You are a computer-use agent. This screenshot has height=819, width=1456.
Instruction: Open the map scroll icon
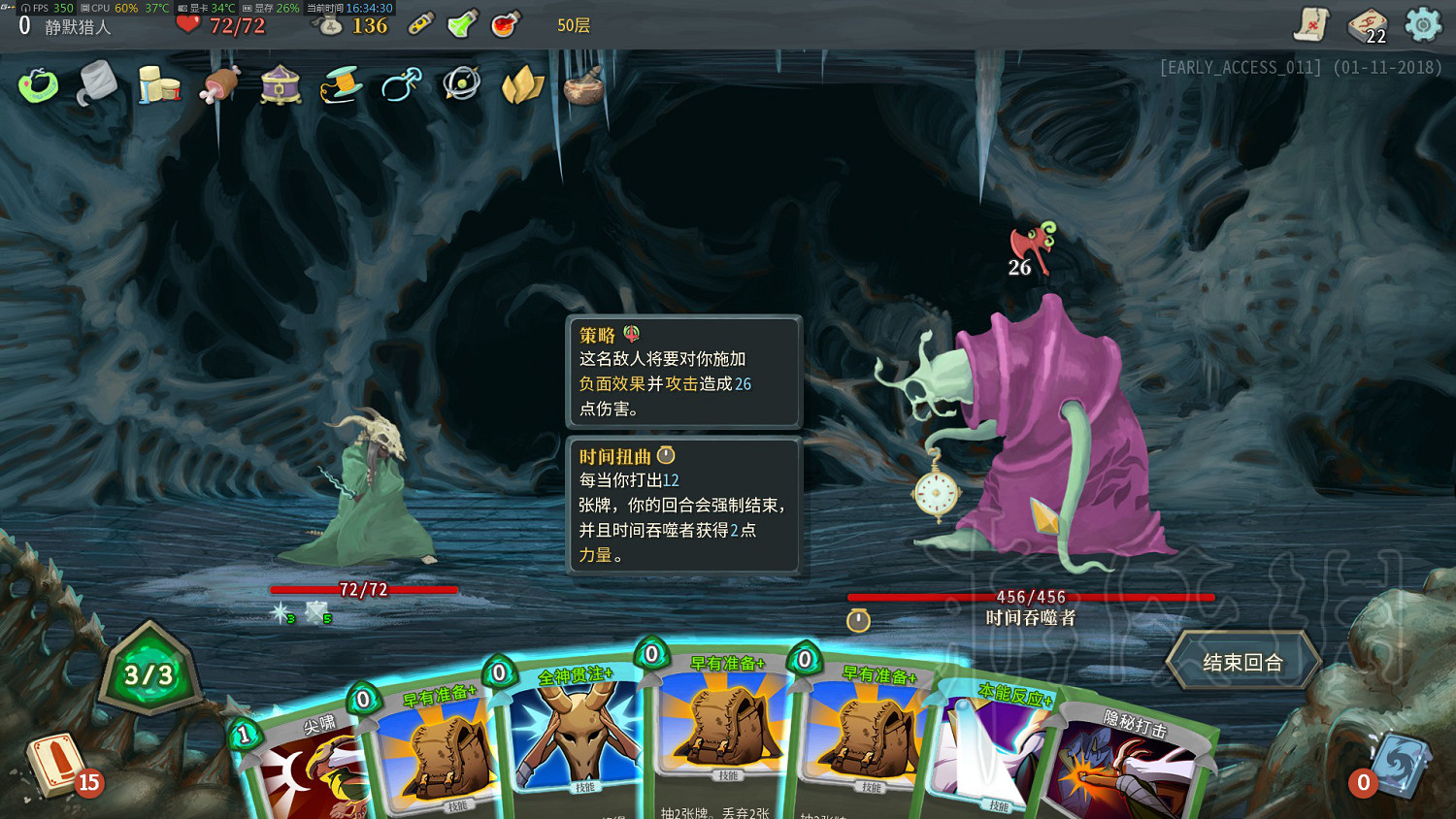click(x=1312, y=26)
